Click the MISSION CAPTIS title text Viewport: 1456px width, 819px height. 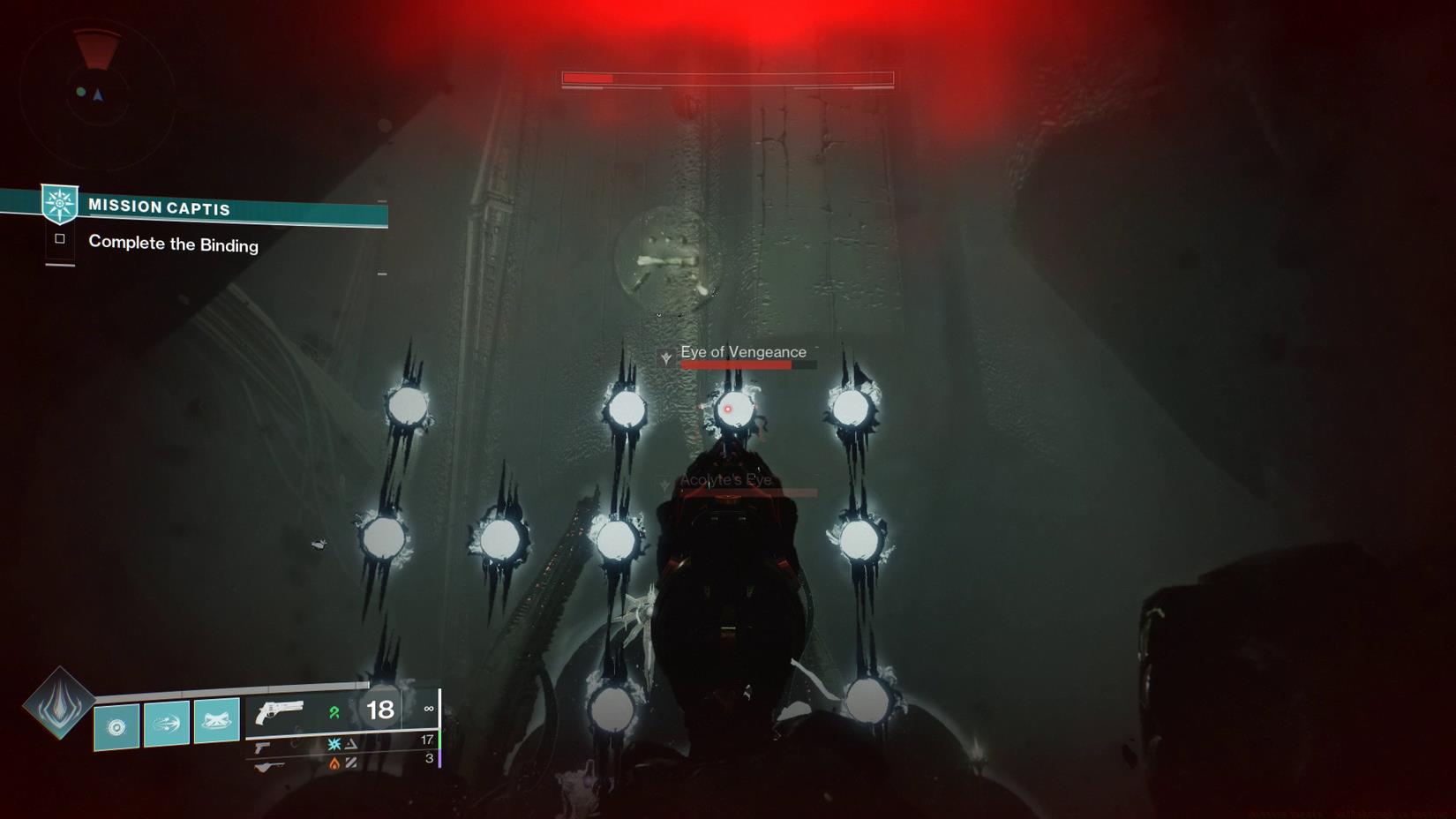tap(159, 207)
